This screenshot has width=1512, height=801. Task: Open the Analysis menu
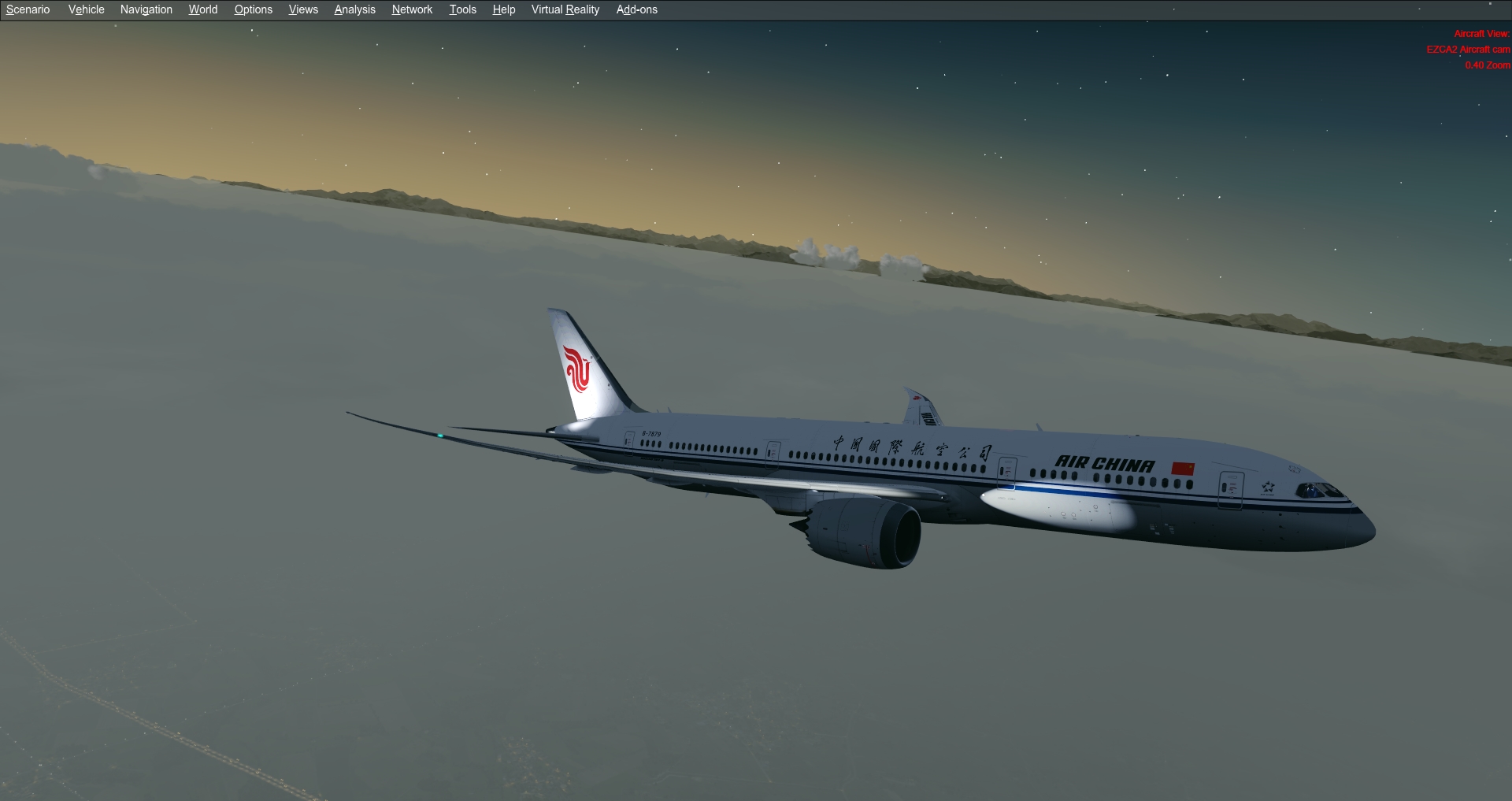tap(354, 9)
